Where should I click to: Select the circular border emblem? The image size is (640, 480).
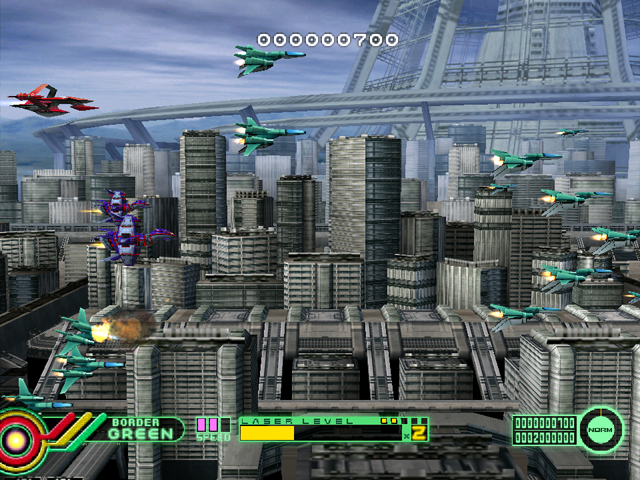click(x=17, y=437)
